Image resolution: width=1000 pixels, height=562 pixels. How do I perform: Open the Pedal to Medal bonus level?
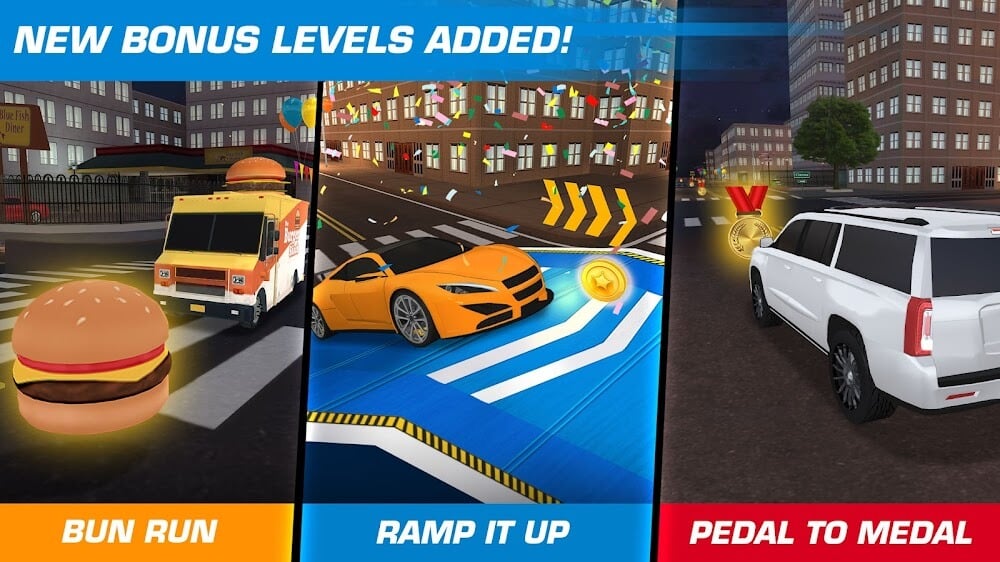831,531
